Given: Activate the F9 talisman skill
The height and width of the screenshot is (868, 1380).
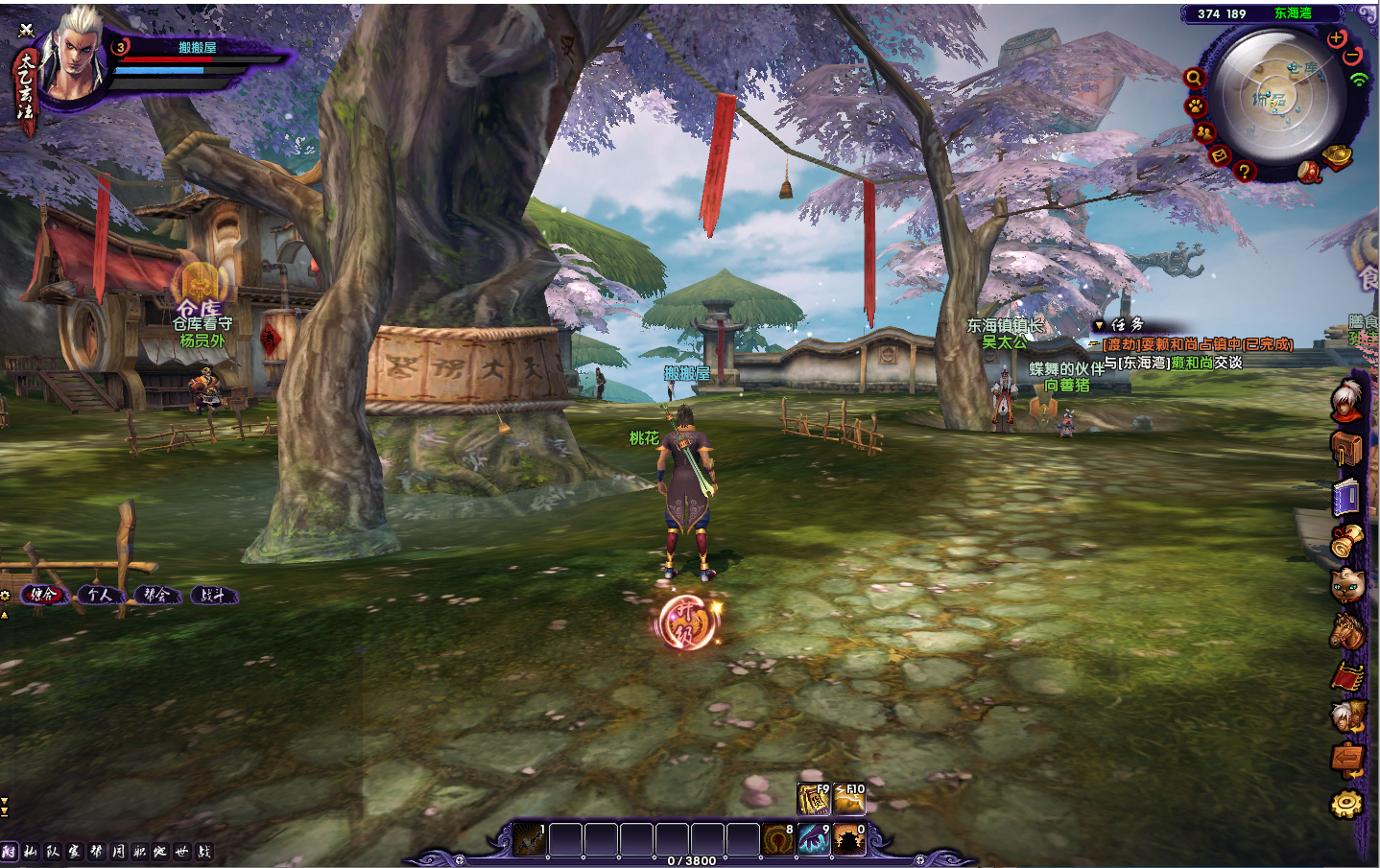Looking at the screenshot, I should pos(814,799).
